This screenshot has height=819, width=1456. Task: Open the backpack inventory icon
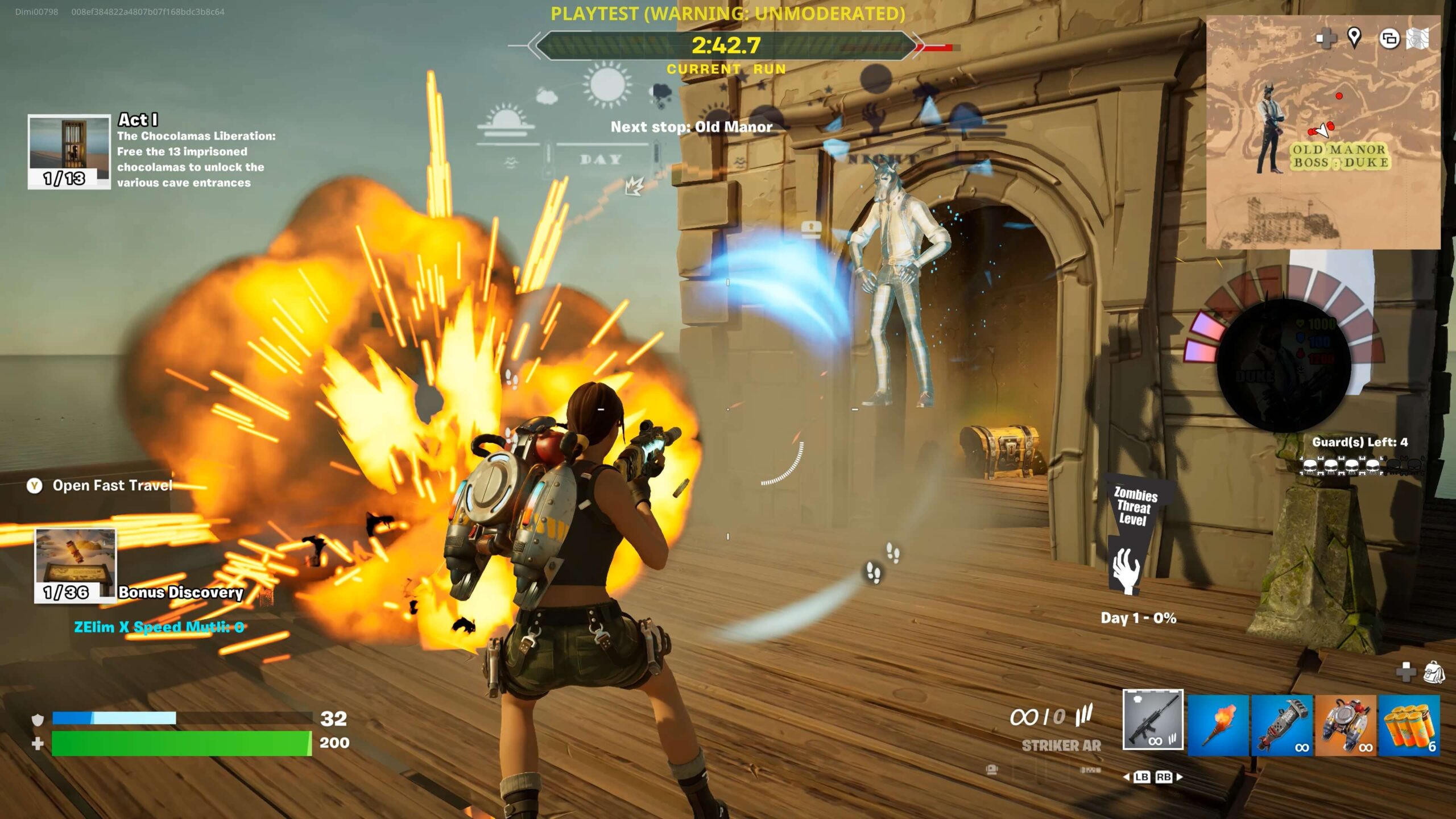click(1433, 673)
